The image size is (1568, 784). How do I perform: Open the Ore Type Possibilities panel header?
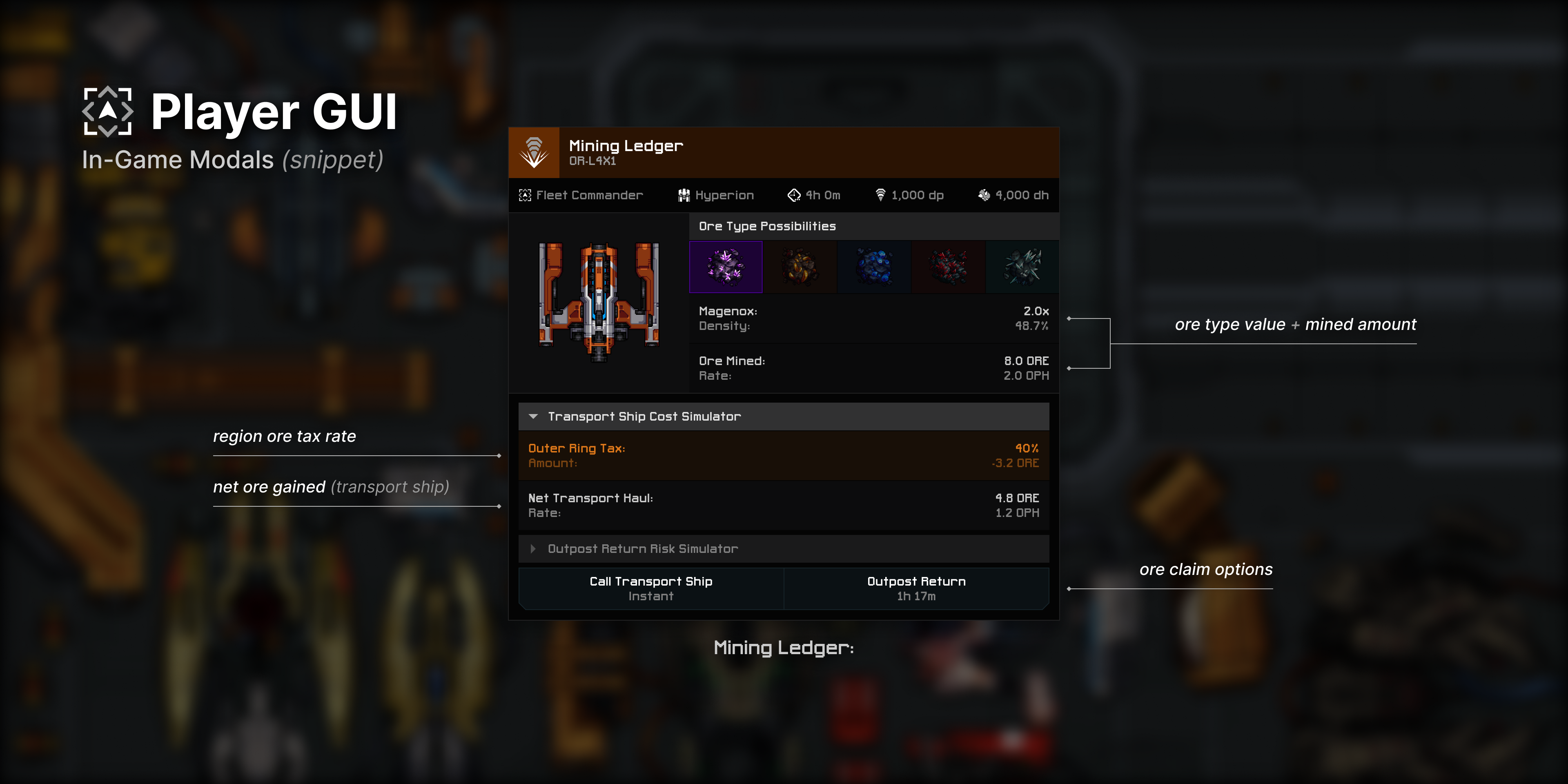[767, 226]
